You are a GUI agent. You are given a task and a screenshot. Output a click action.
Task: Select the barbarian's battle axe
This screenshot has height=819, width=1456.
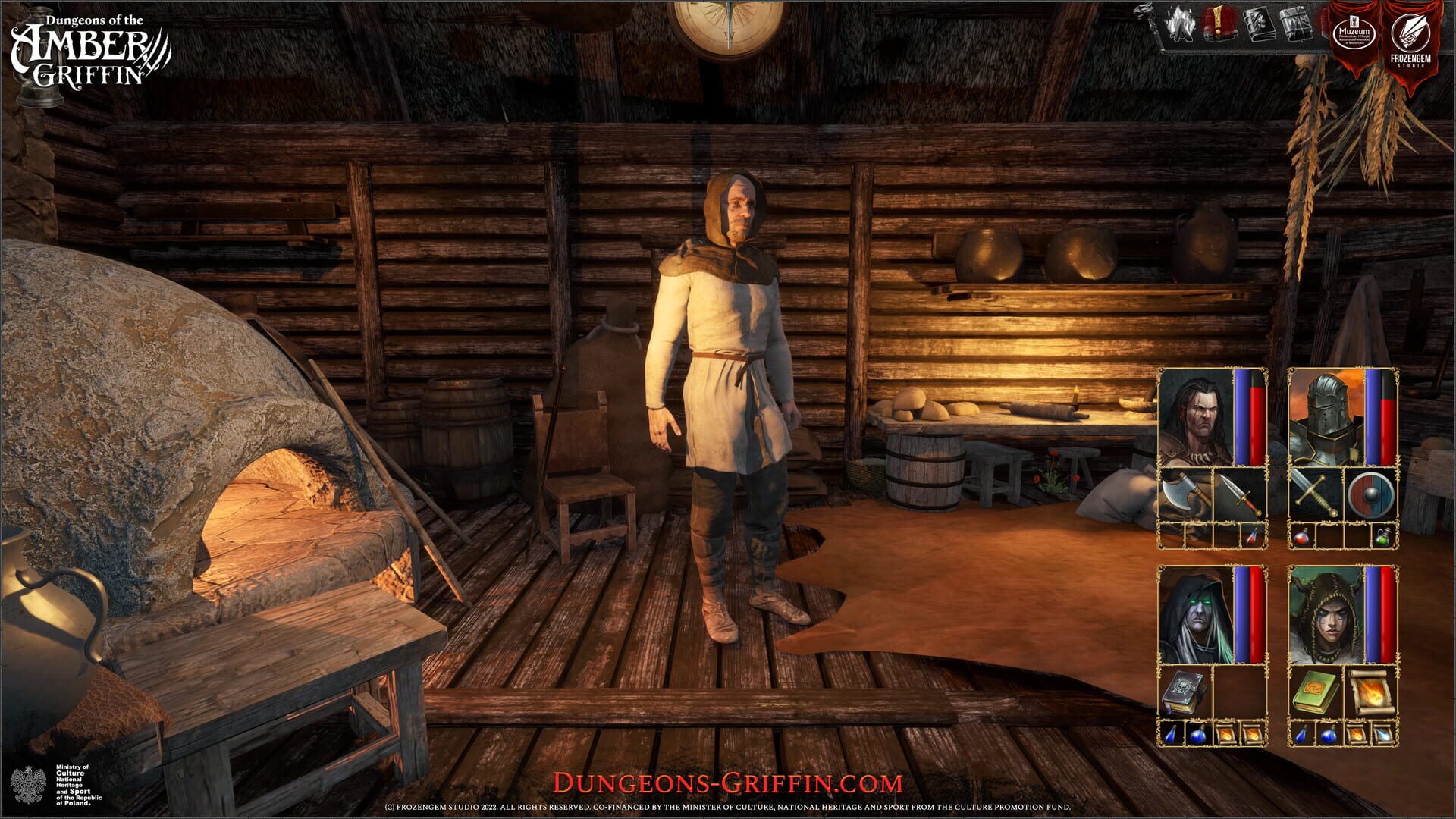pos(1185,494)
